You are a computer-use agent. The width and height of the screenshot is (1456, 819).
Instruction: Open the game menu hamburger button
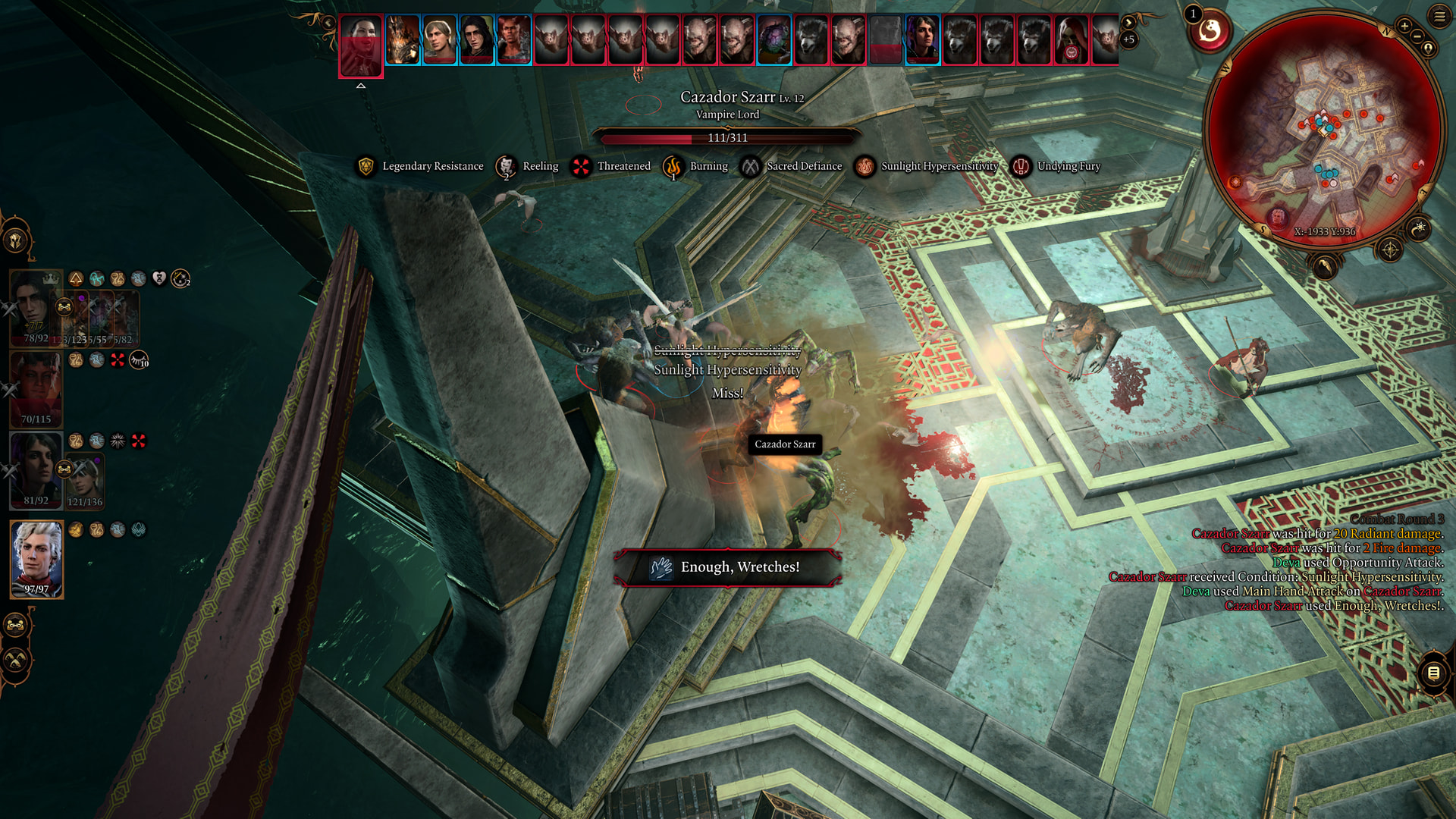pos(1439,16)
